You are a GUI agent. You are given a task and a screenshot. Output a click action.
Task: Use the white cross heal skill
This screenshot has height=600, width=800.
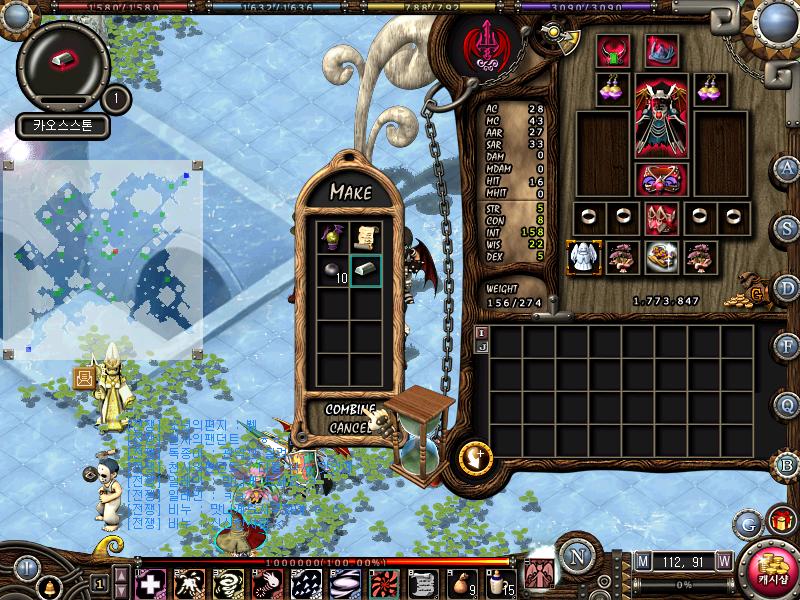(151, 583)
